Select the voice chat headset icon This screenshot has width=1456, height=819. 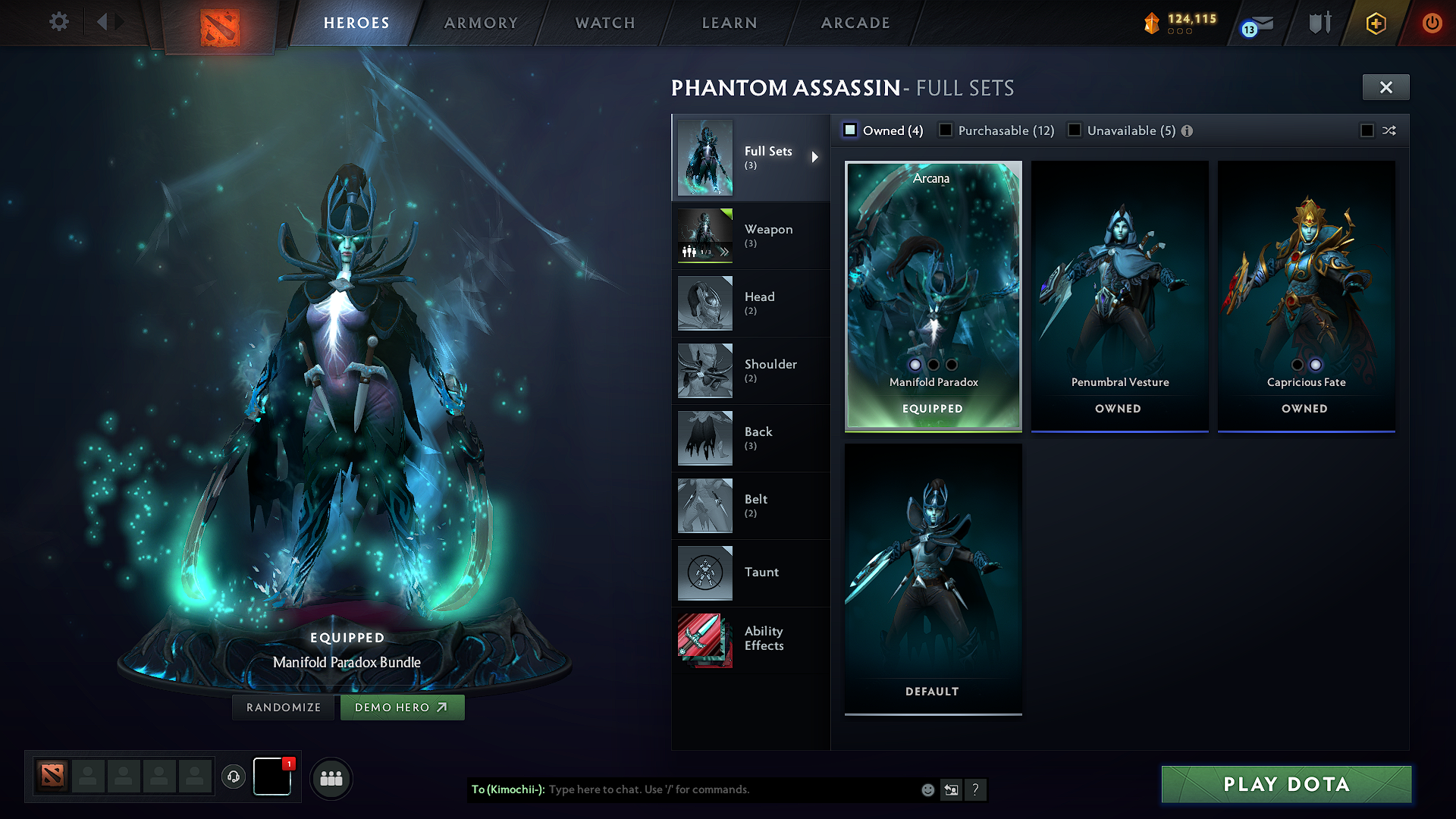tap(234, 777)
